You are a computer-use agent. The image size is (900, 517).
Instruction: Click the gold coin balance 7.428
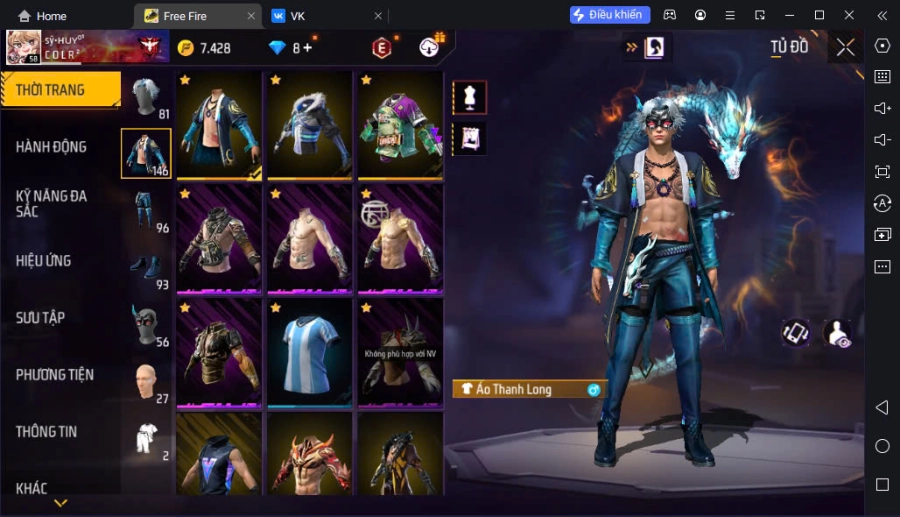pyautogui.click(x=205, y=48)
